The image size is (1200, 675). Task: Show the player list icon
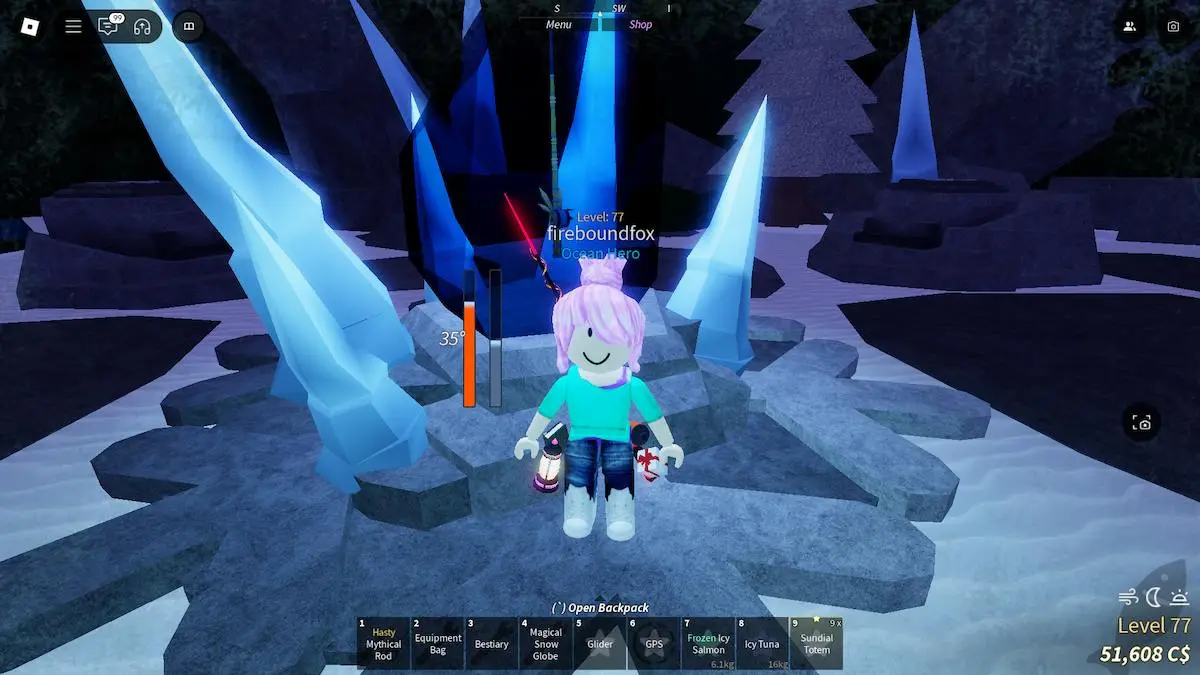(1129, 27)
